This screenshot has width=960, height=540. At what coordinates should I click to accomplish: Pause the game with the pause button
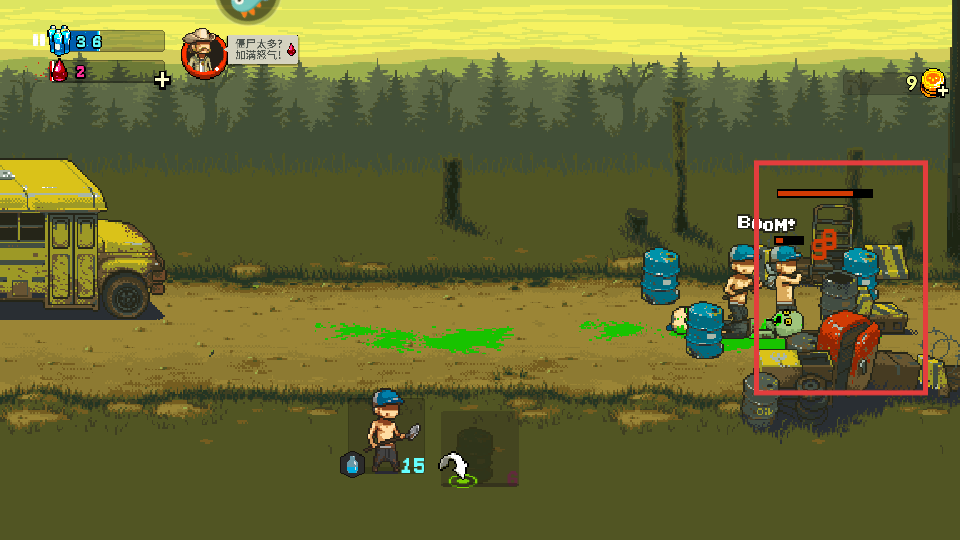click(x=39, y=41)
